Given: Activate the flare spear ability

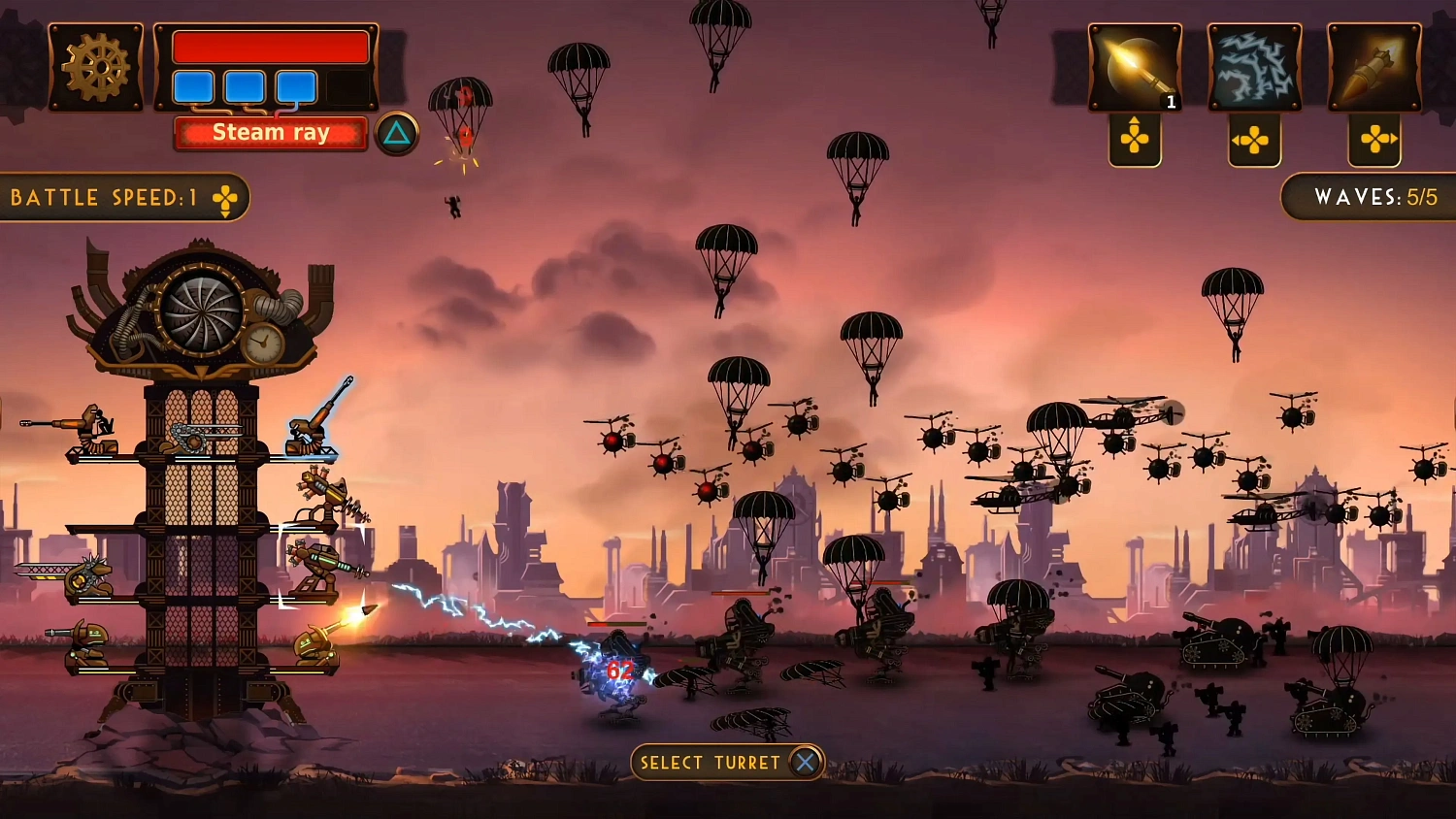Looking at the screenshot, I should tap(1136, 66).
